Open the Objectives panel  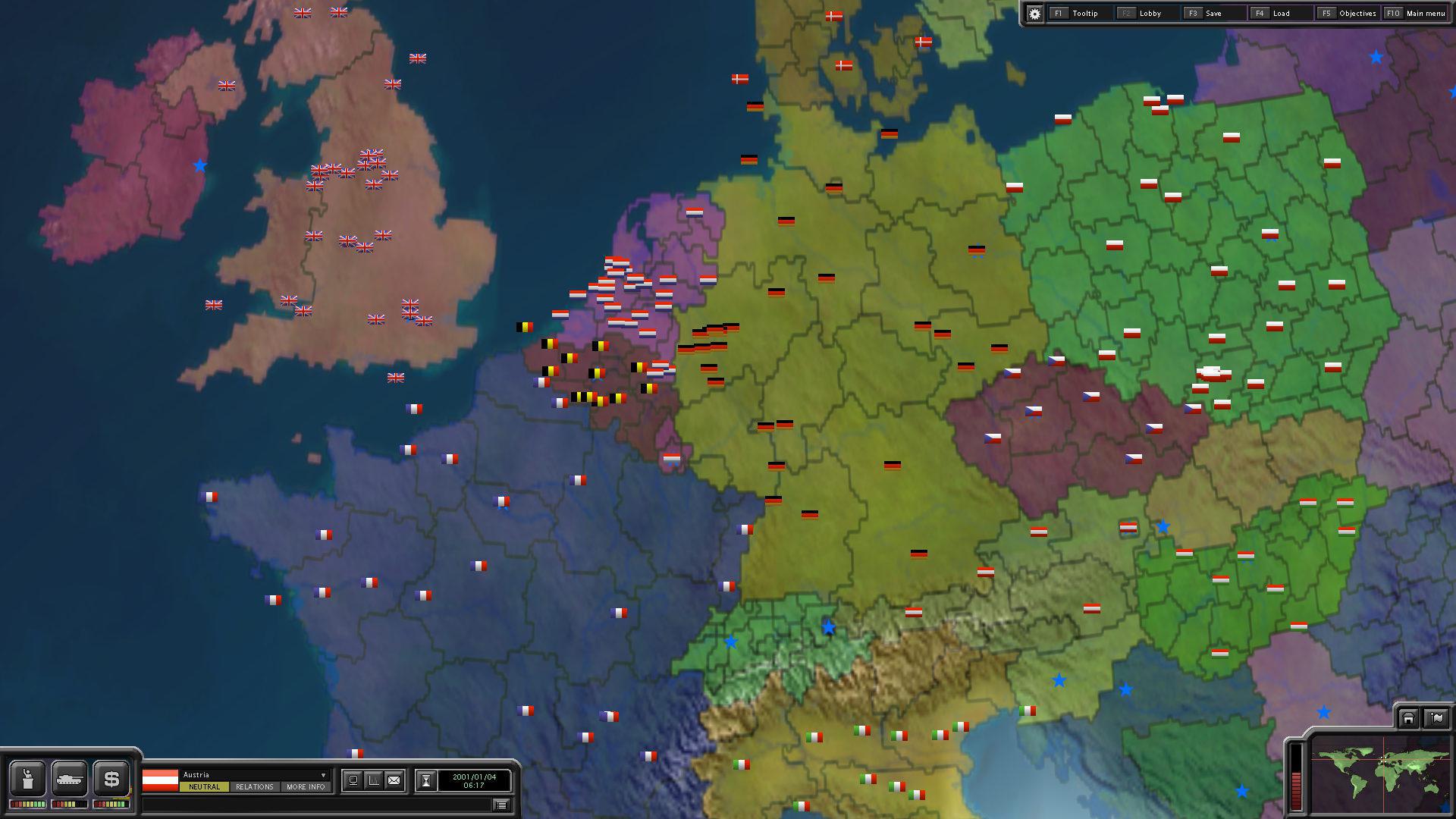pyautogui.click(x=1357, y=14)
